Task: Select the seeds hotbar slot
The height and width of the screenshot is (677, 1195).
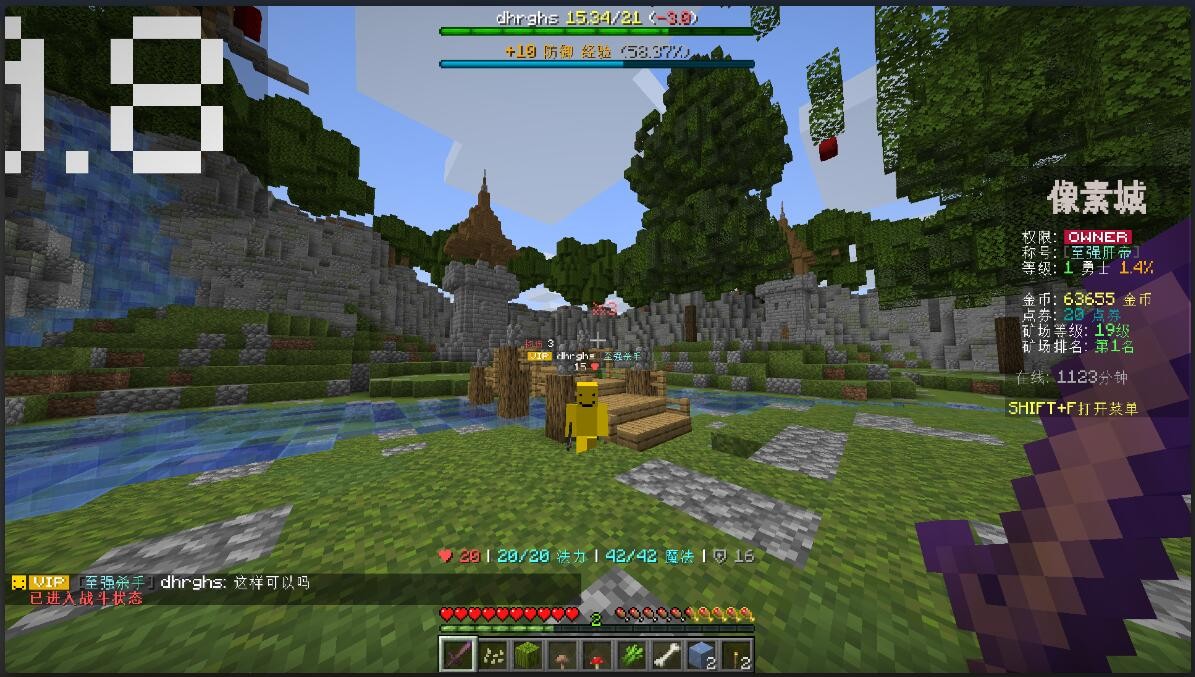Action: 492,655
